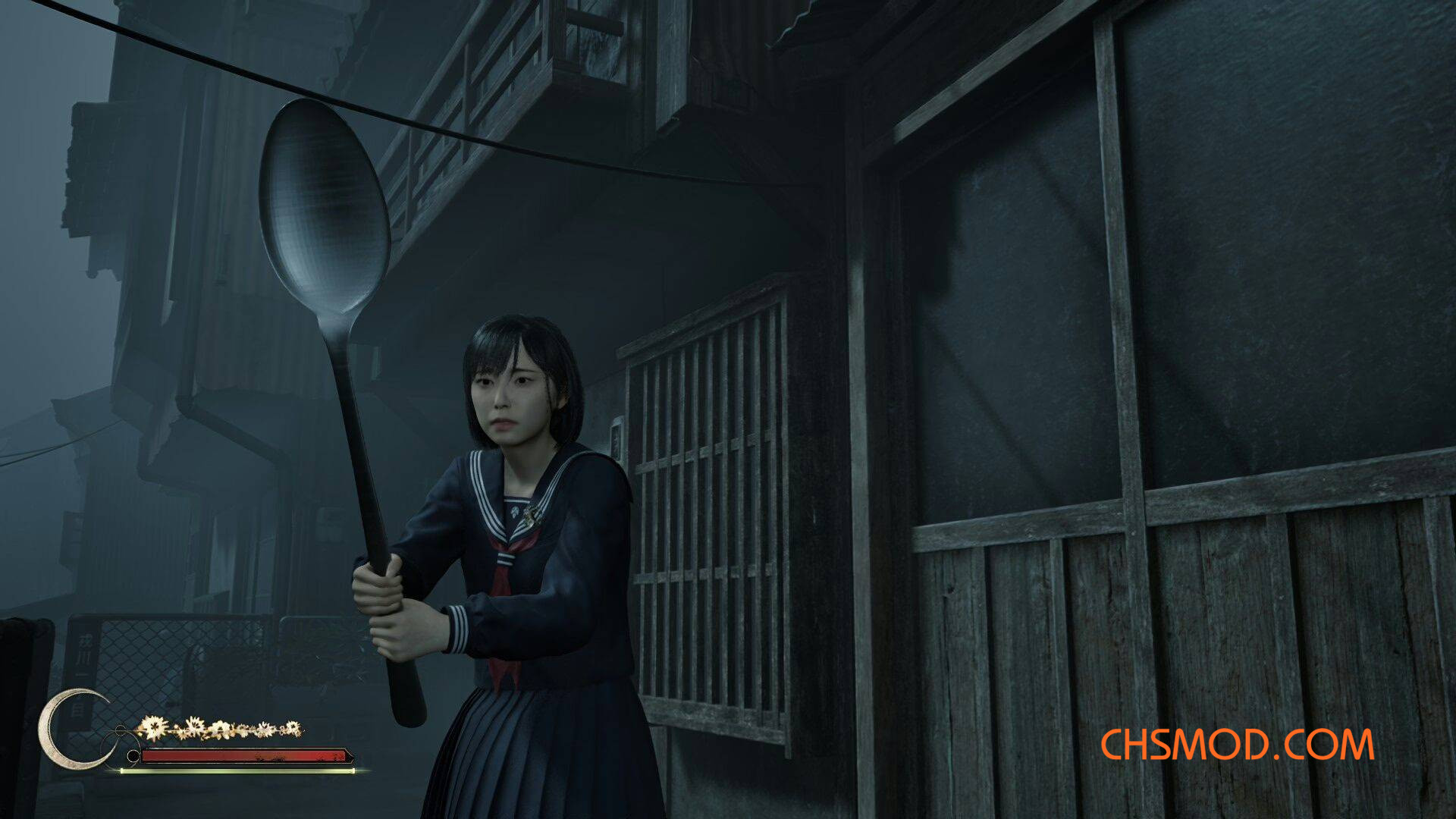The height and width of the screenshot is (819, 1456).
Task: Select the rightmost flower icon on the charm strand
Action: tap(292, 728)
